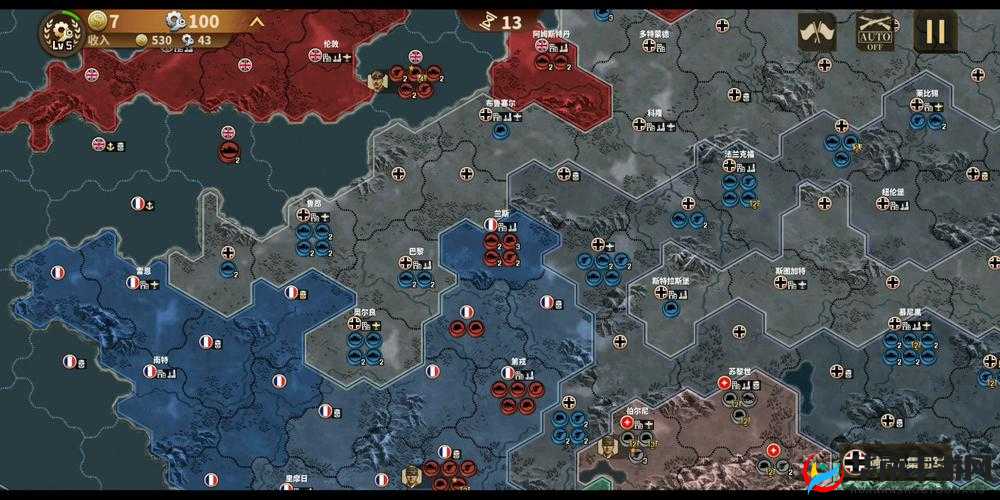Select the red naval unit in the Channel
This screenshot has height=500, width=1000.
[x=229, y=152]
